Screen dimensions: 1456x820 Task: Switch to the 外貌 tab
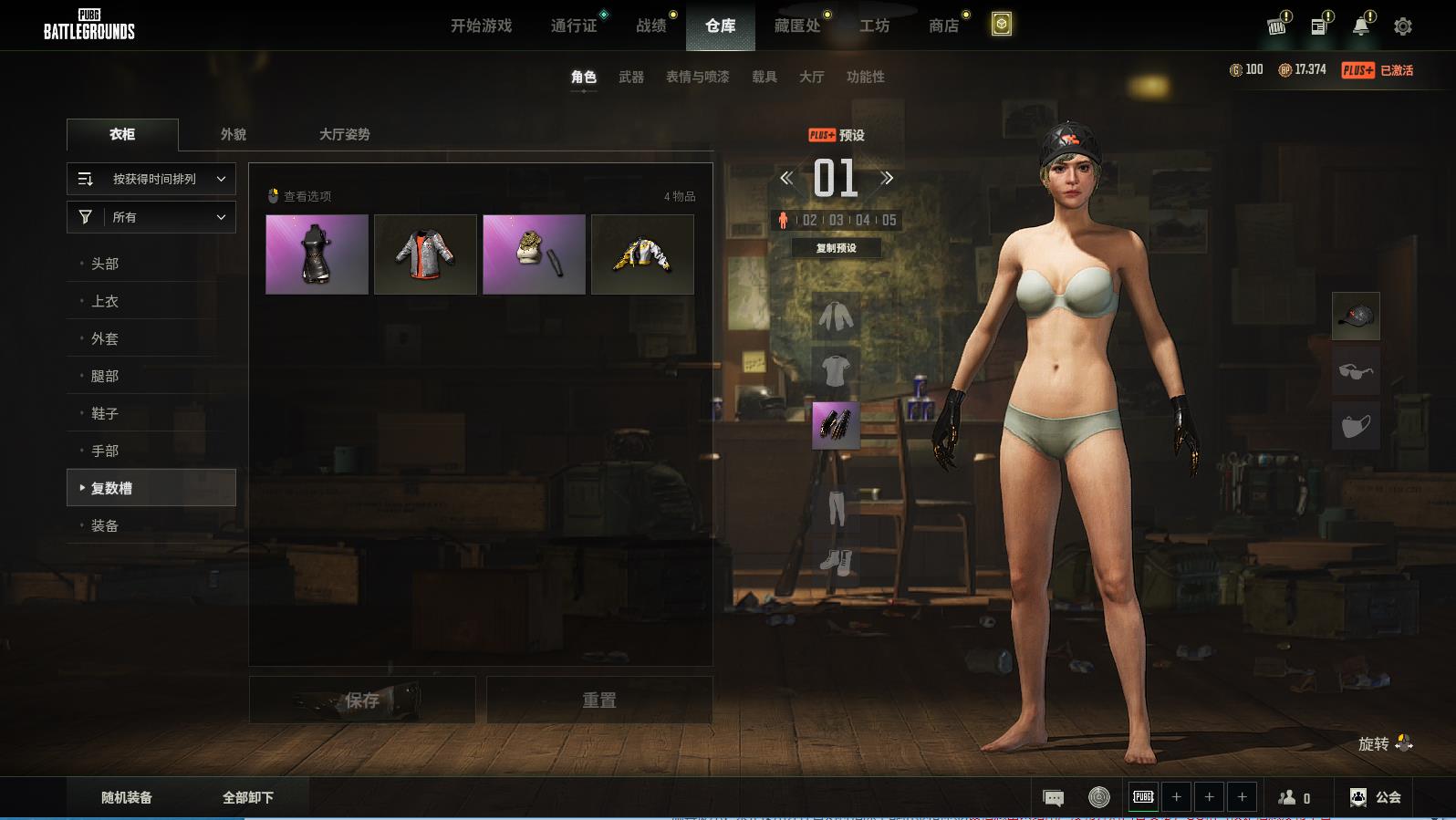pyautogui.click(x=234, y=134)
